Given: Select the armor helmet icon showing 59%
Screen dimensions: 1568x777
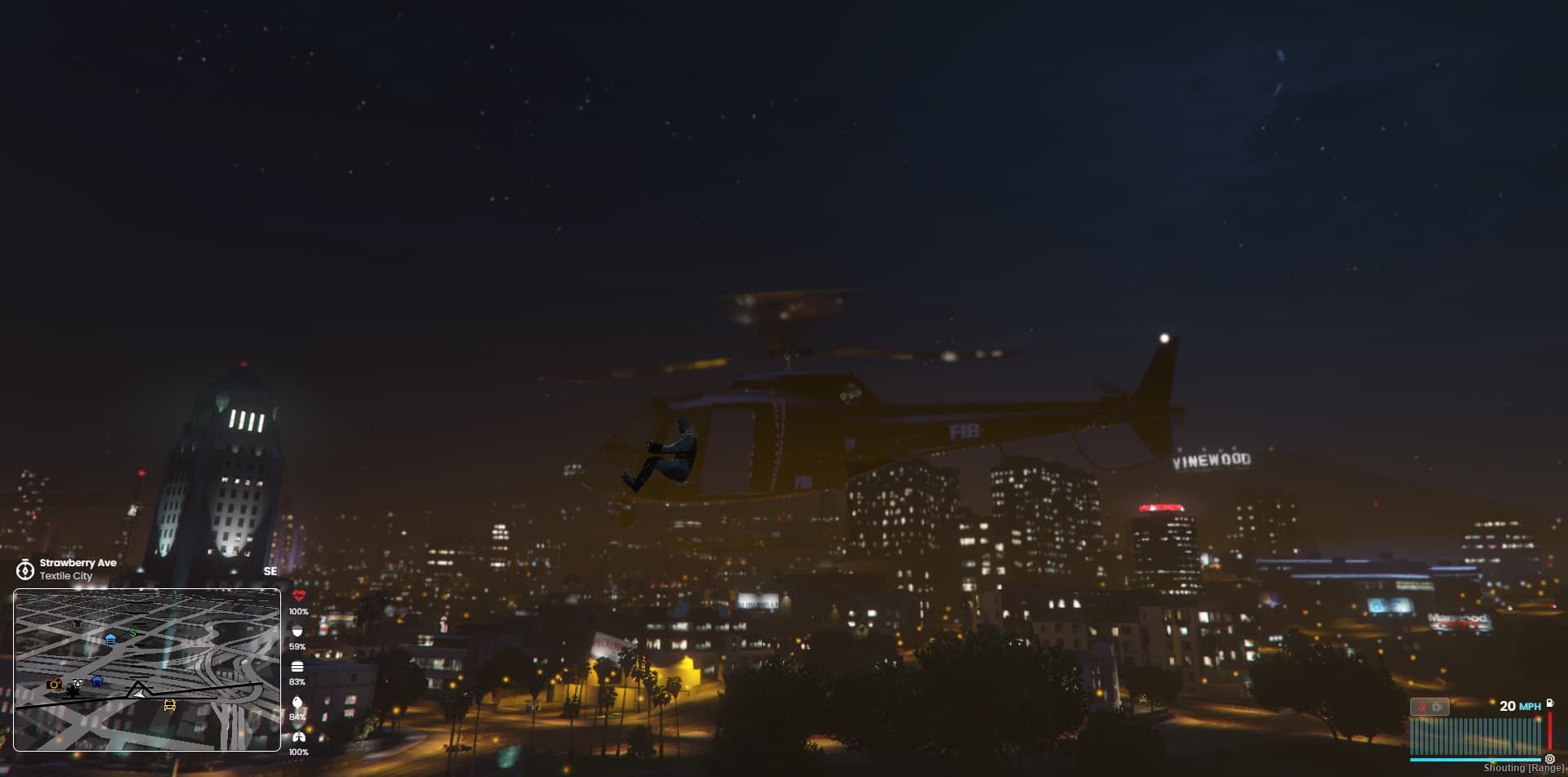Looking at the screenshot, I should tap(298, 632).
